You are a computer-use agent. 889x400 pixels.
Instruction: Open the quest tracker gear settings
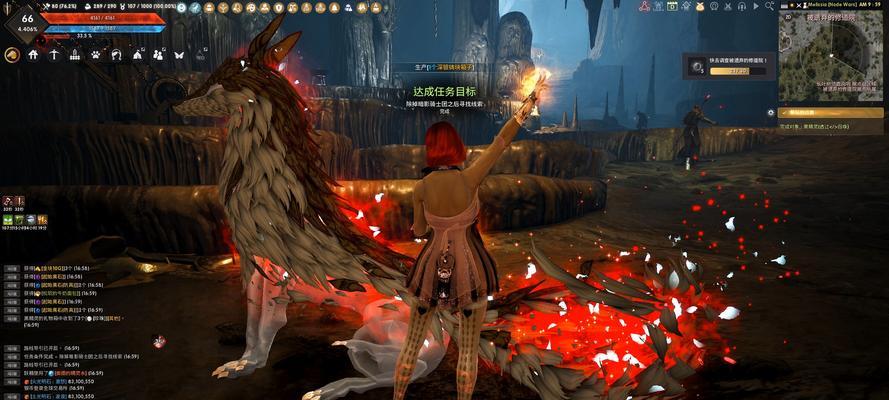(770, 113)
